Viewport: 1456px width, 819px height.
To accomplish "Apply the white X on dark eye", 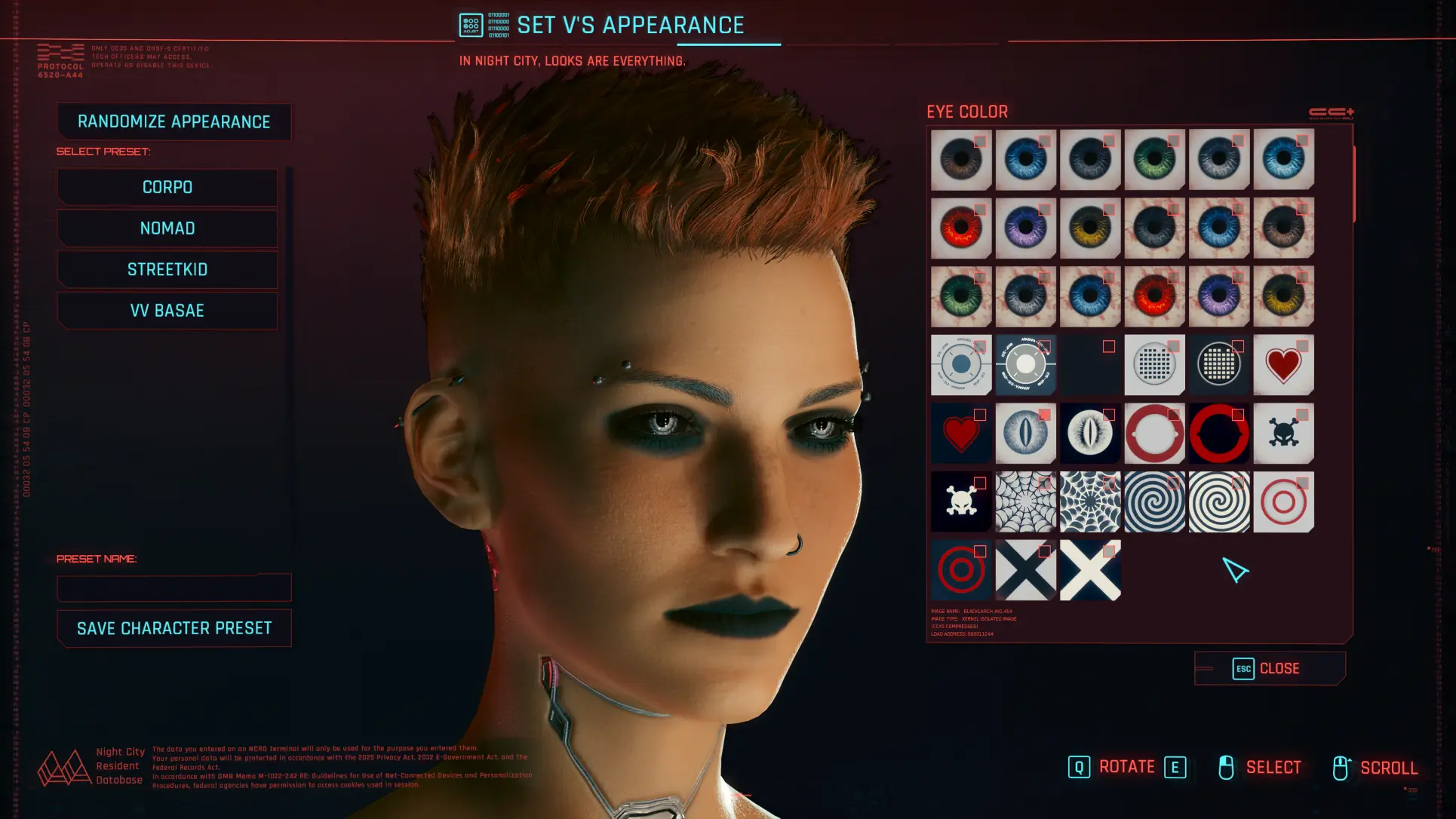I will tap(1089, 571).
